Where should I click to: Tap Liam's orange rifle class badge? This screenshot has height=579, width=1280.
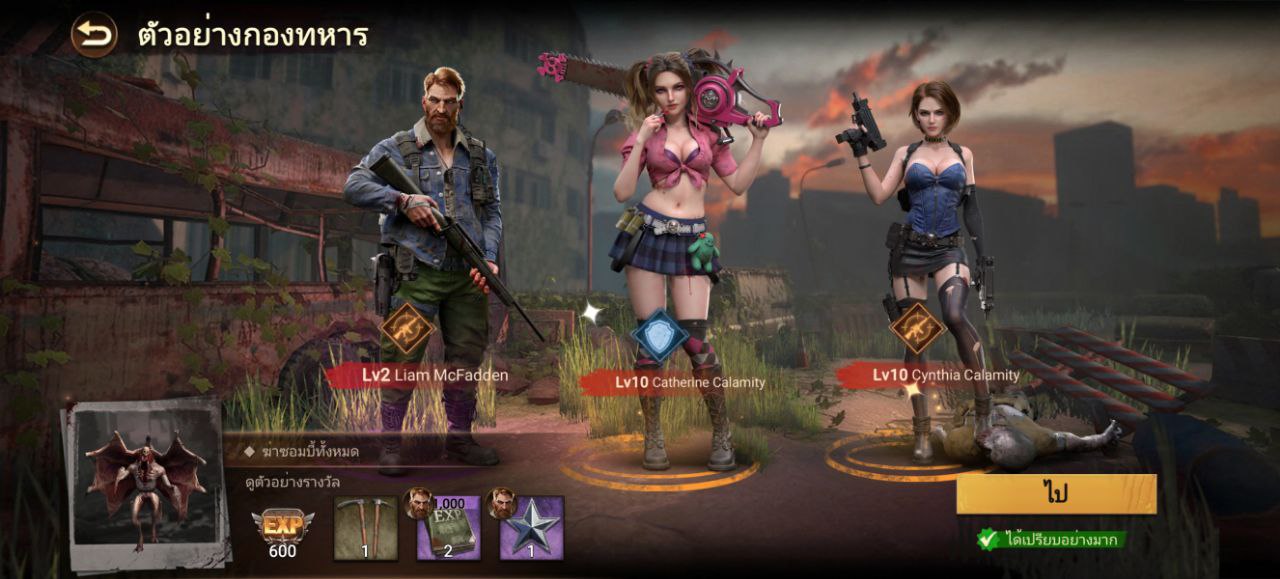pos(408,329)
